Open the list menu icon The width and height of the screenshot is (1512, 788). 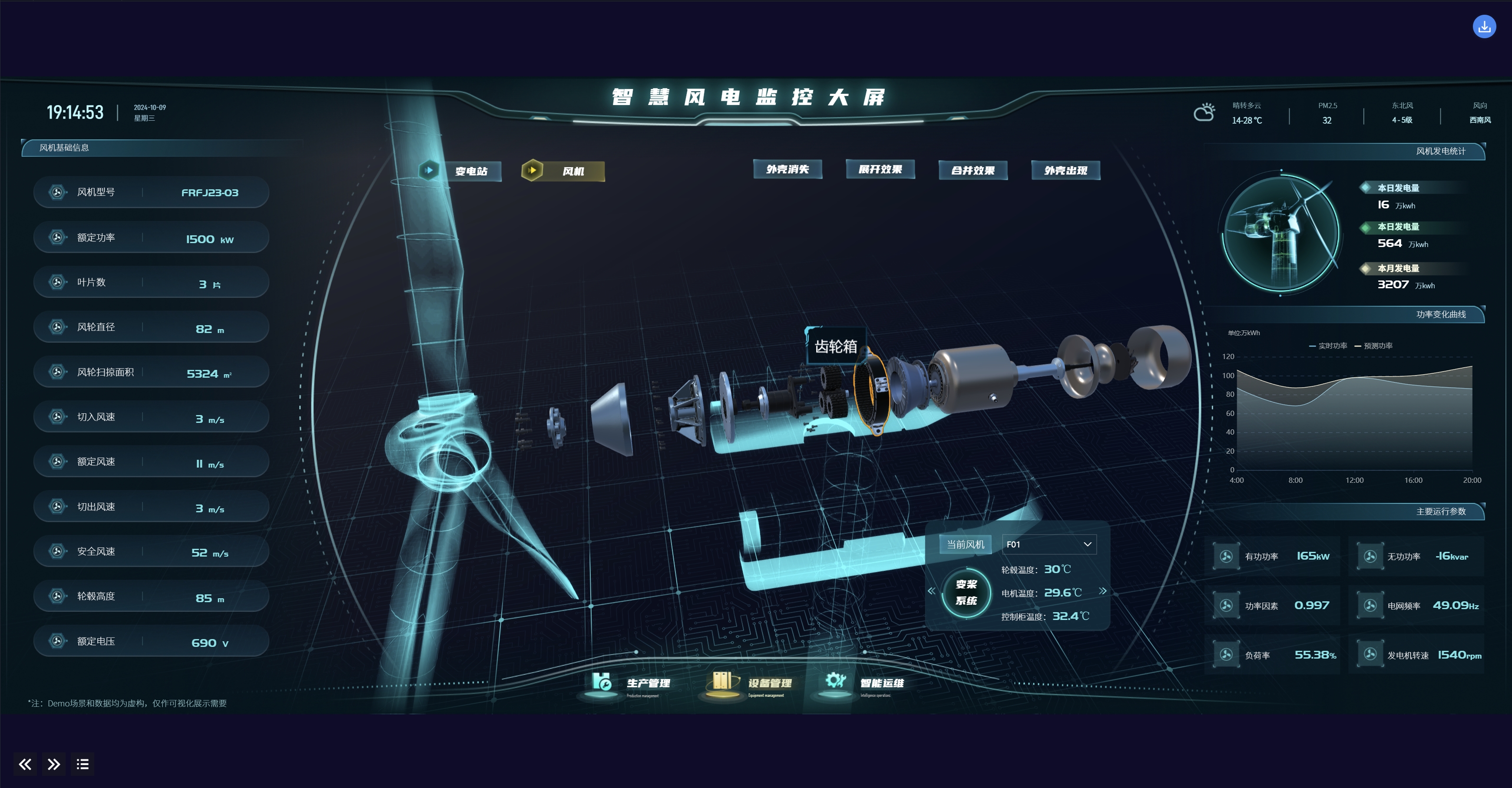point(82,764)
